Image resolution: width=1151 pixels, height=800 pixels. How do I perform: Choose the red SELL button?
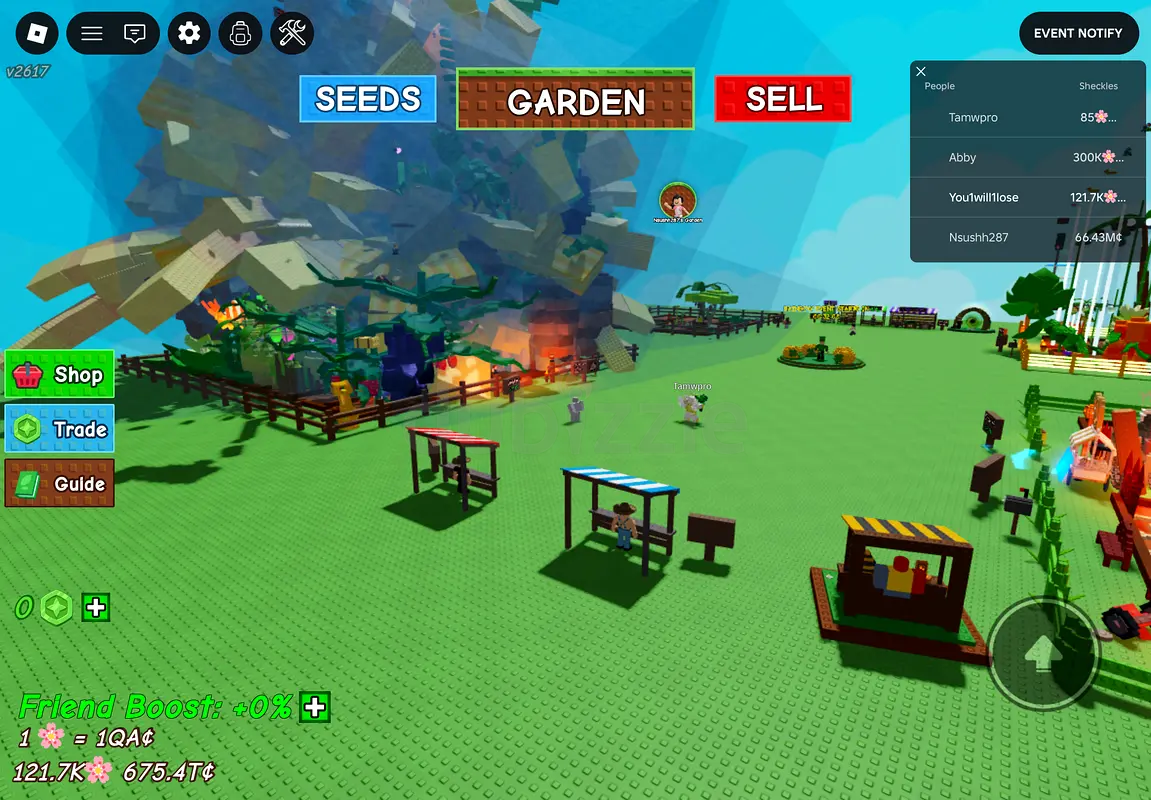pyautogui.click(x=783, y=99)
